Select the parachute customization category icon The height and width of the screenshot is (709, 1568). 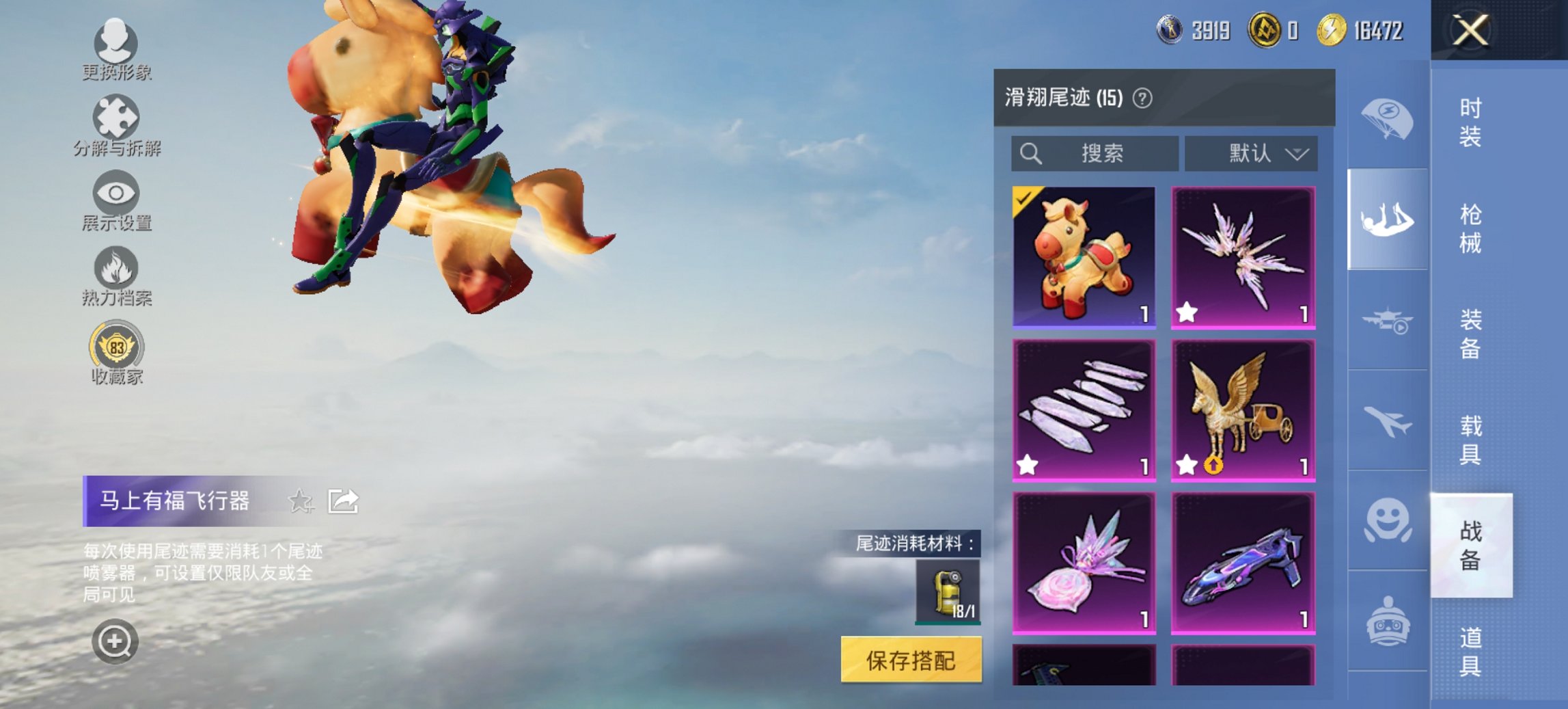(1390, 116)
